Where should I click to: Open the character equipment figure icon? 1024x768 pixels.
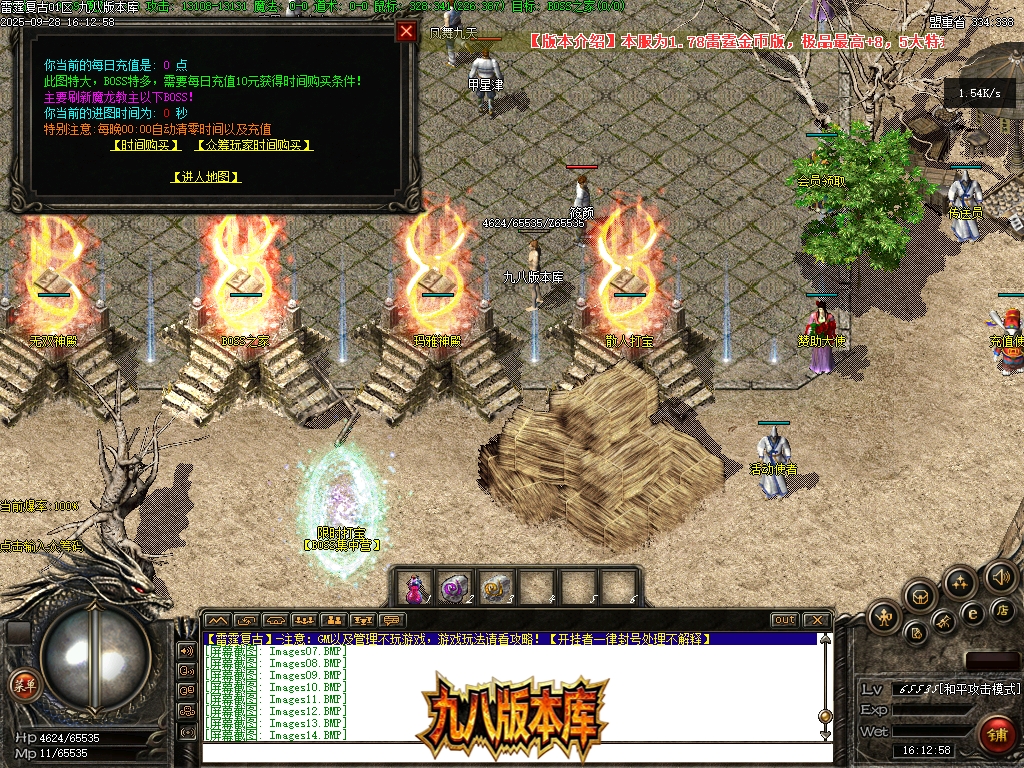tap(885, 617)
